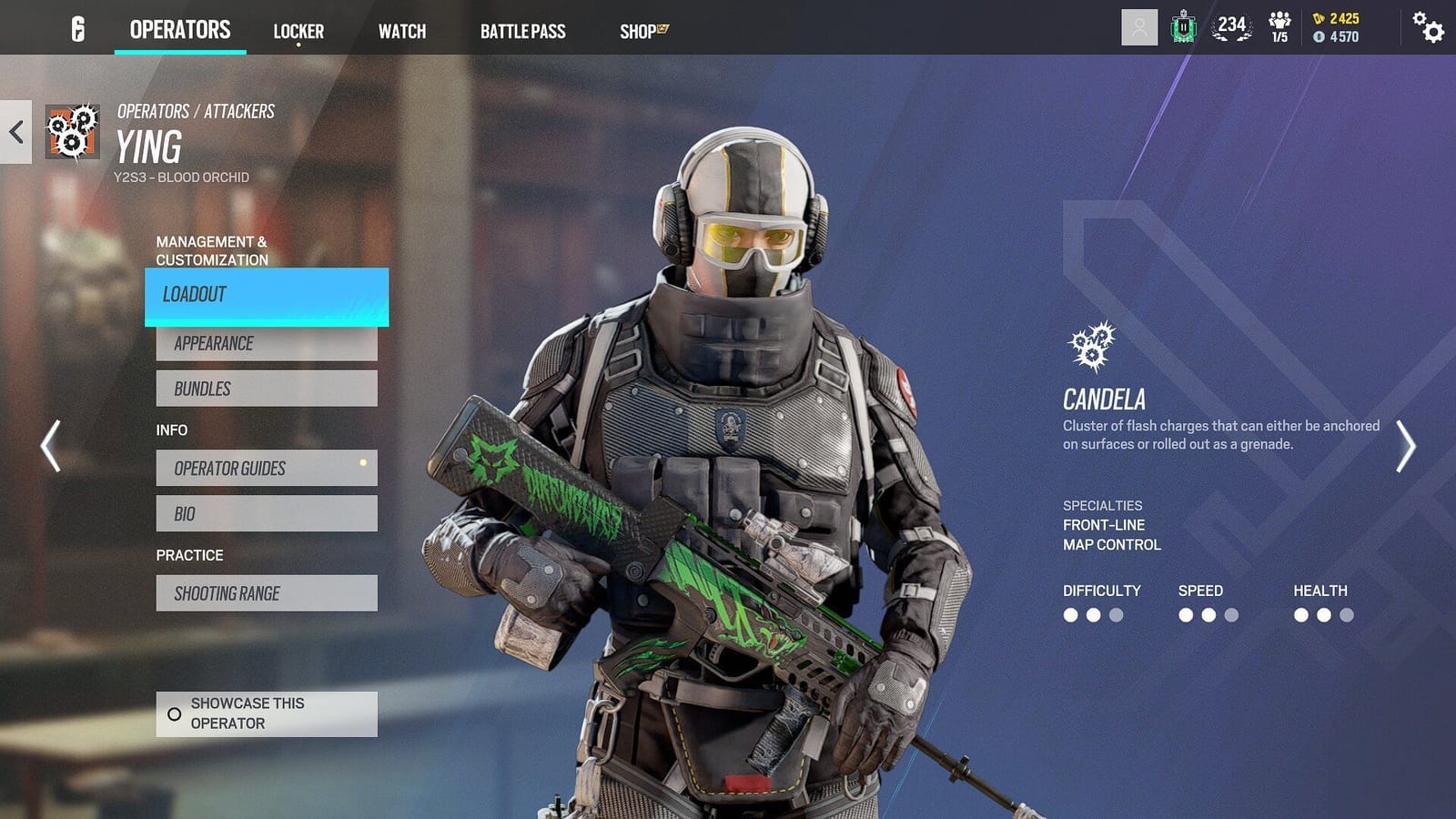Click the rank emblem icon
1456x819 pixels.
(1181, 26)
